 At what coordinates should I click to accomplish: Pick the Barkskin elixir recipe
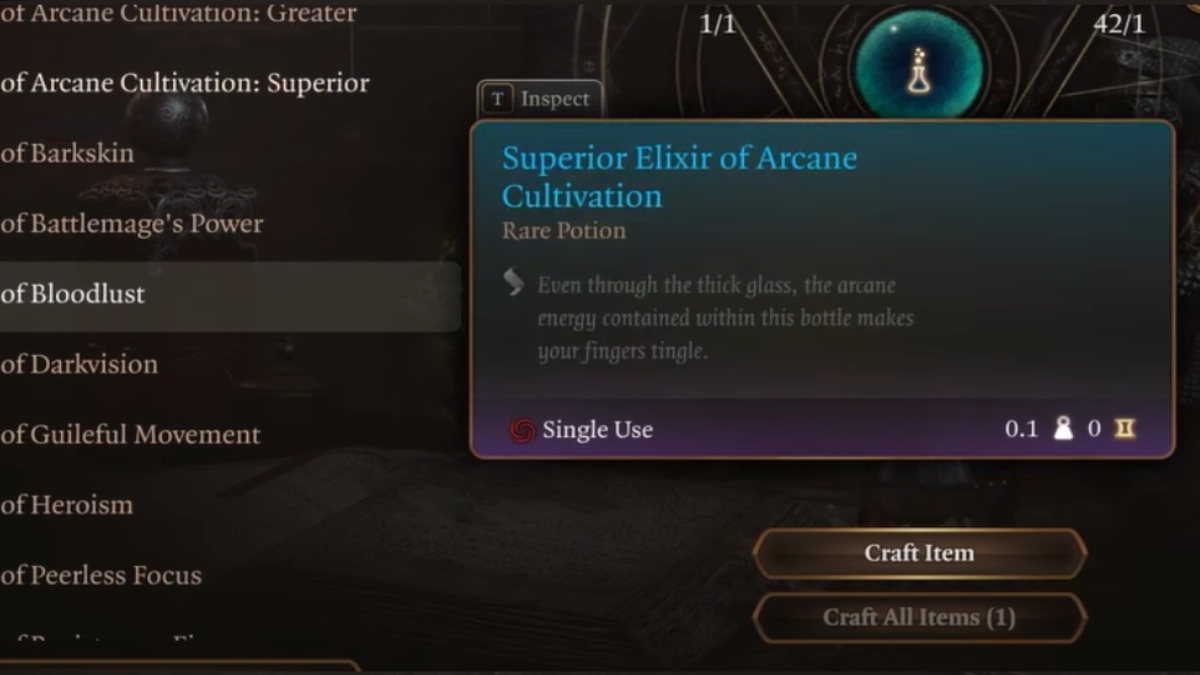coord(68,153)
